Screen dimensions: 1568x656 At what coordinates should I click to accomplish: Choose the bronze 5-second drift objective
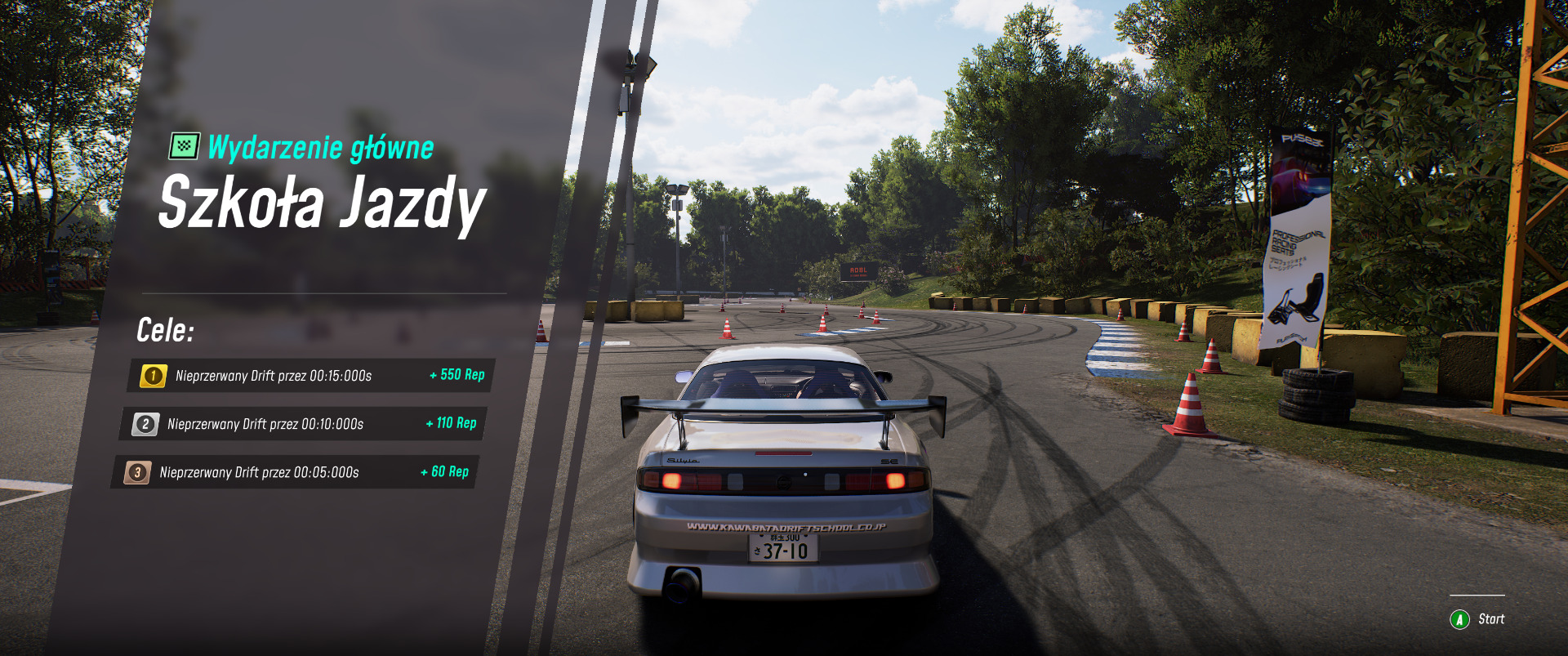point(294,472)
